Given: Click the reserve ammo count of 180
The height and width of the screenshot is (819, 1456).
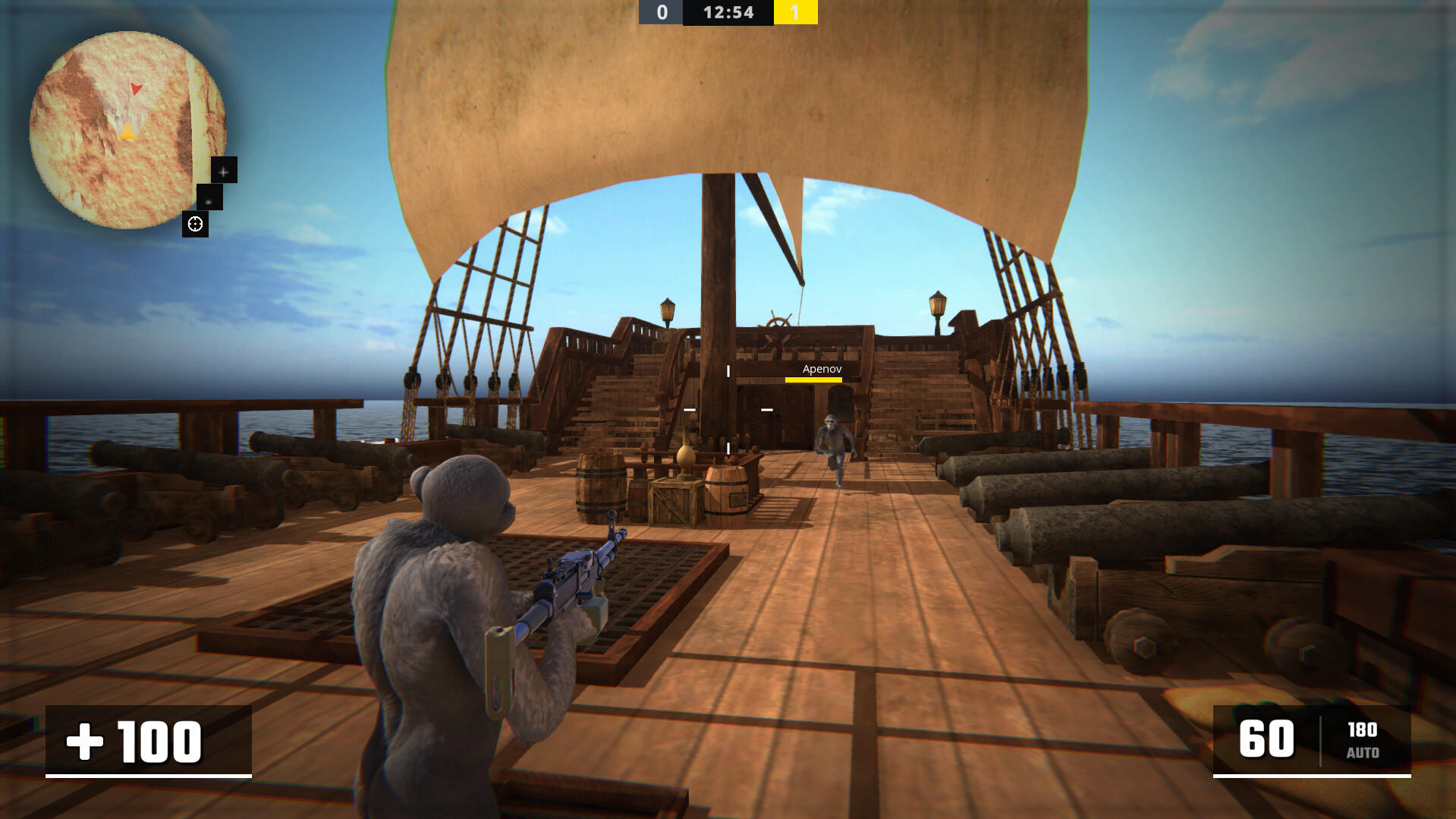Looking at the screenshot, I should [x=1363, y=729].
